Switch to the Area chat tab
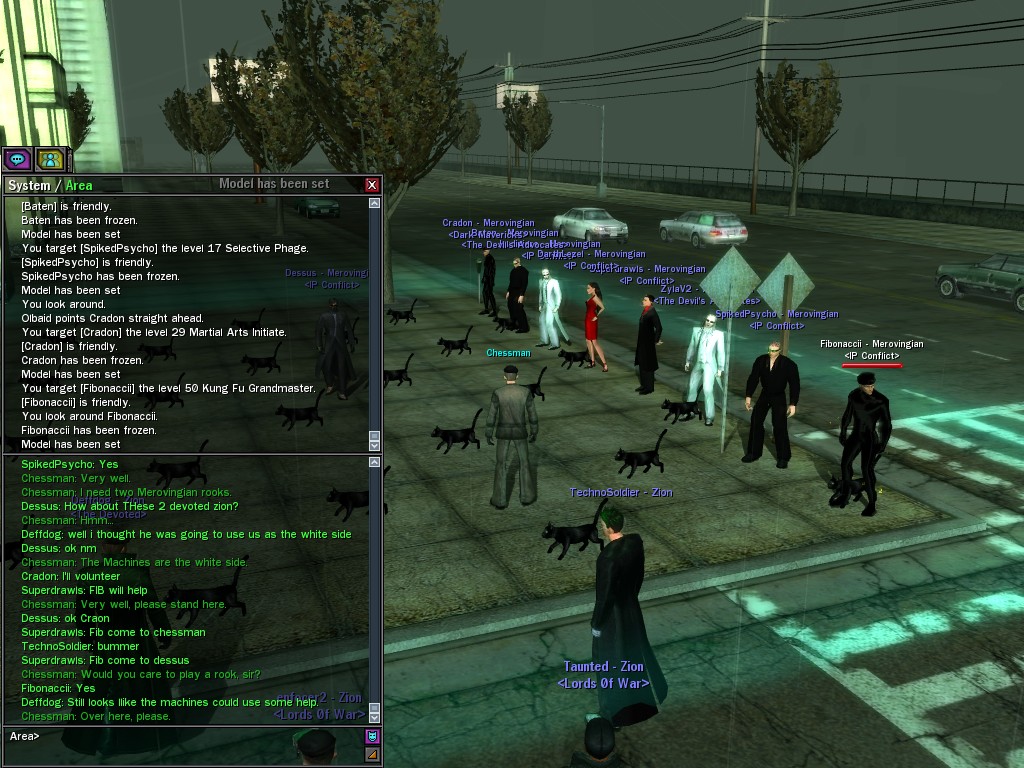The image size is (1024, 768). pyautogui.click(x=79, y=185)
